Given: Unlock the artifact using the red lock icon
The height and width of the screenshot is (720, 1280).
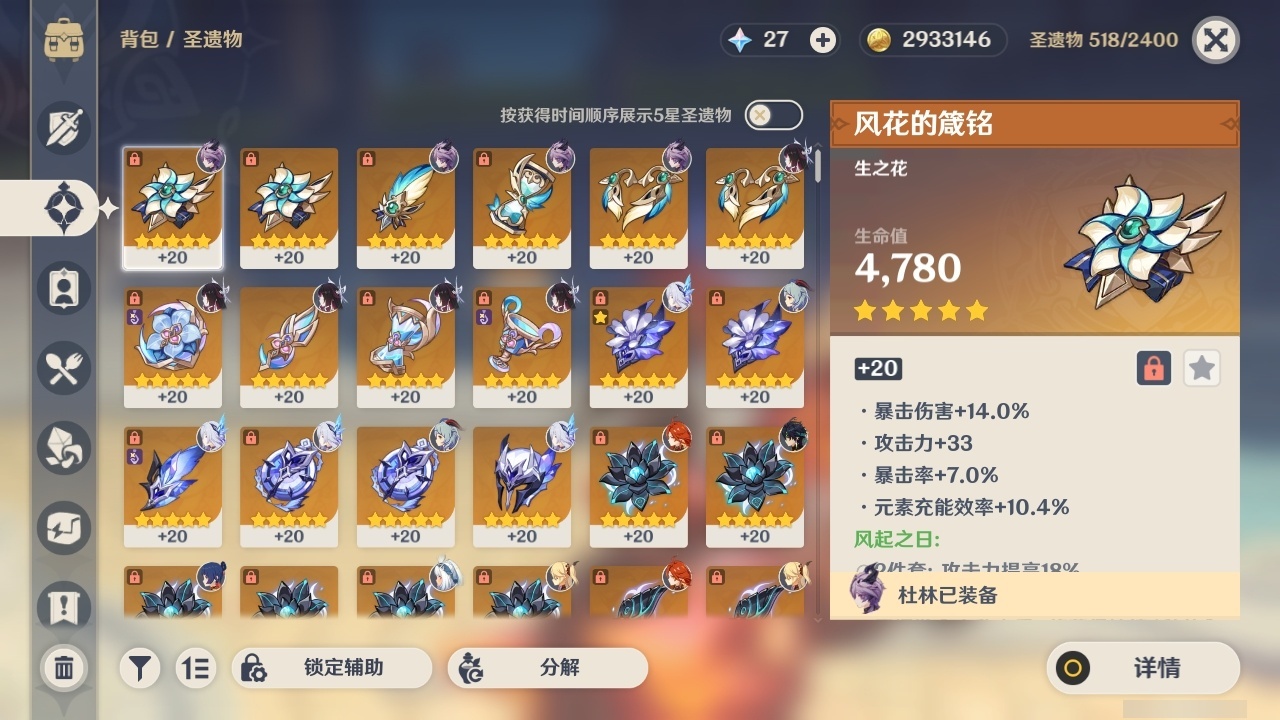Looking at the screenshot, I should pos(1155,368).
